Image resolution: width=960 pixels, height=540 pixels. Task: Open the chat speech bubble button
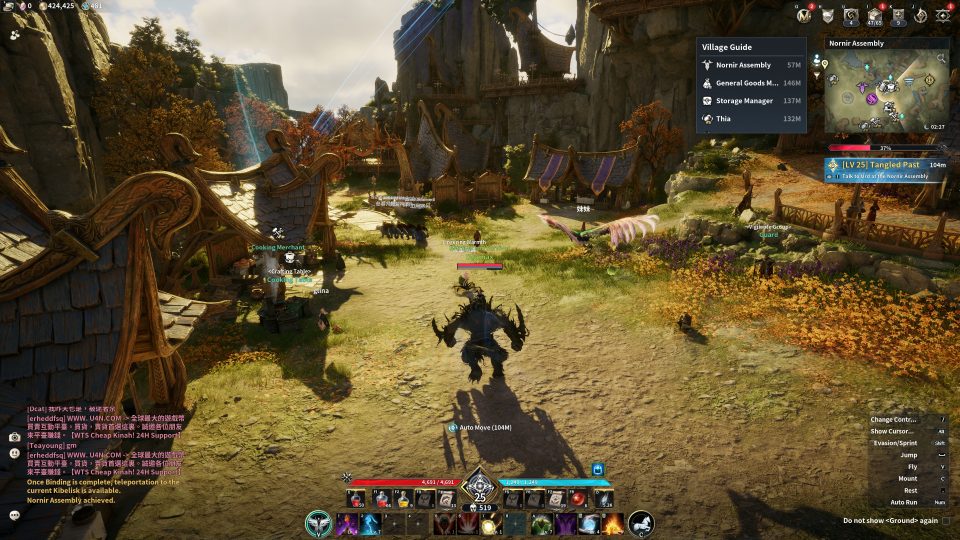click(x=15, y=515)
